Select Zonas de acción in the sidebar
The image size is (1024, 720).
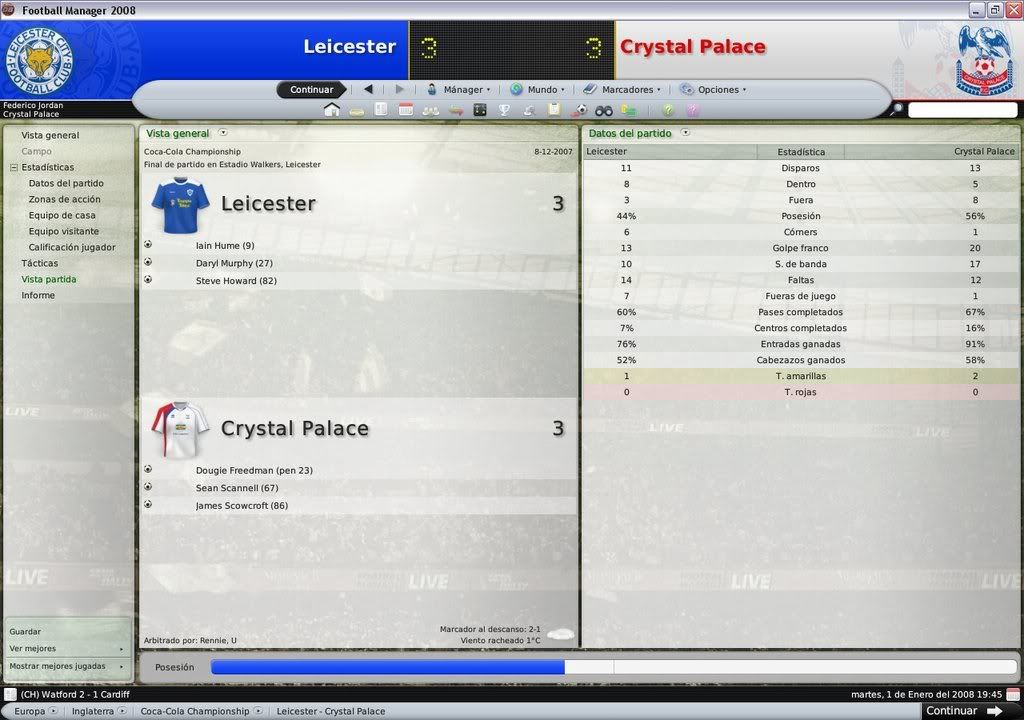point(65,199)
